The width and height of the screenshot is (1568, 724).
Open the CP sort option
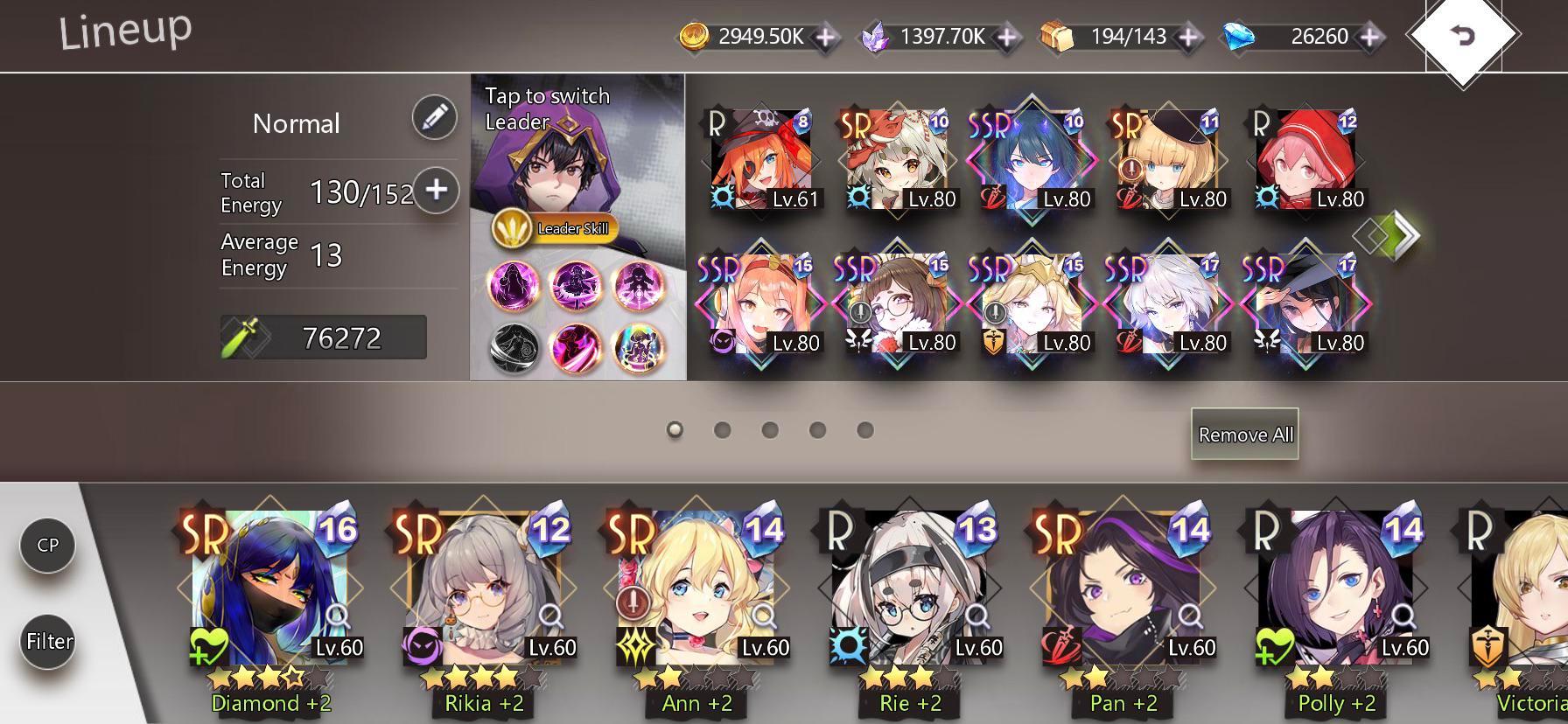(46, 544)
